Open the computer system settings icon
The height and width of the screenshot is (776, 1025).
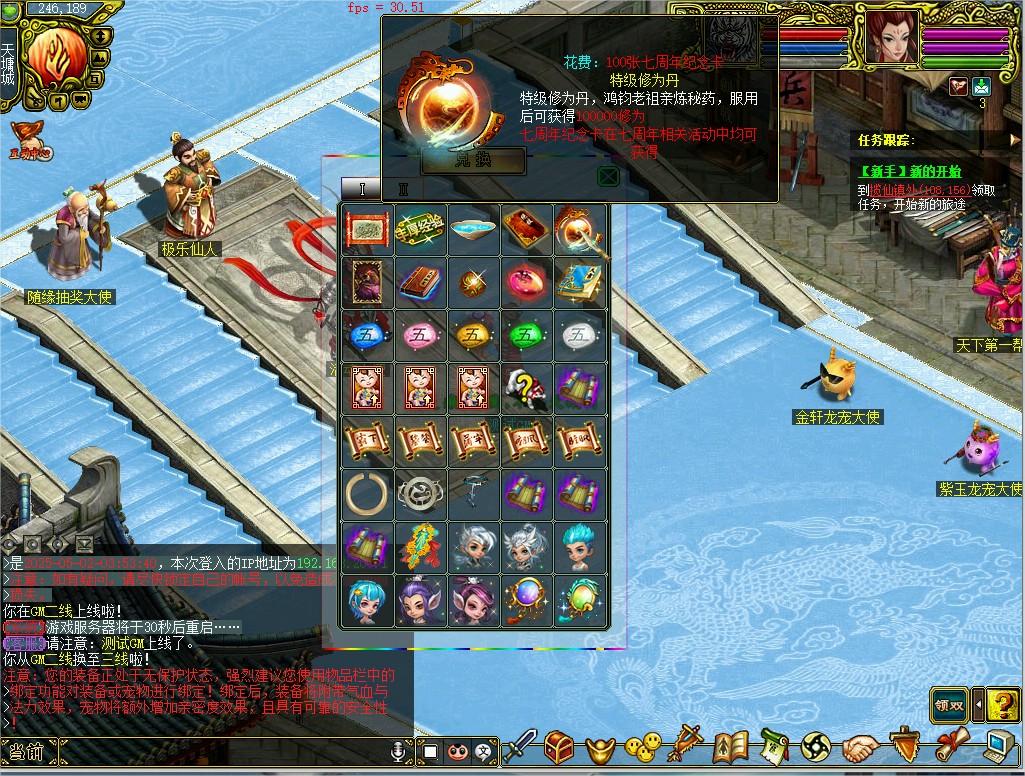pos(1000,746)
